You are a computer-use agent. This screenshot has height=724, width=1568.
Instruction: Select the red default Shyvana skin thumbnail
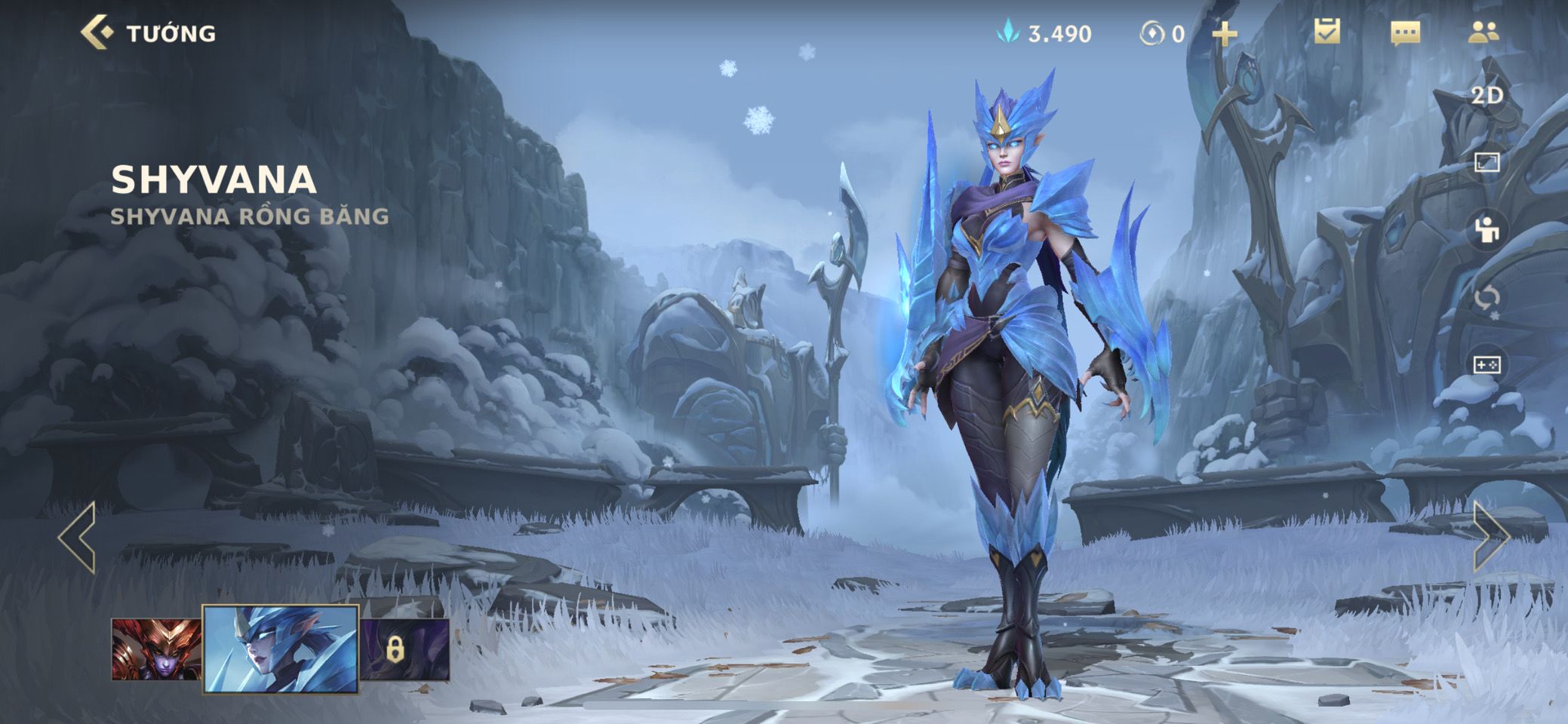click(x=156, y=649)
